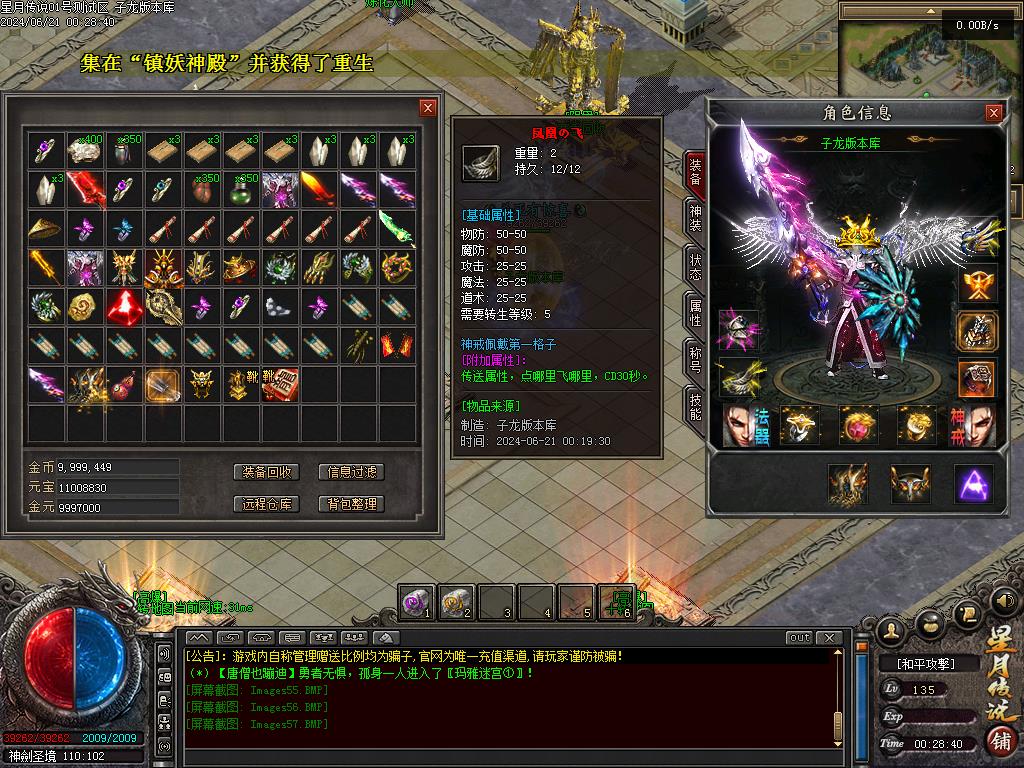Use the purple scroll in hotbar slot 1
This screenshot has height=768, width=1024.
point(415,601)
